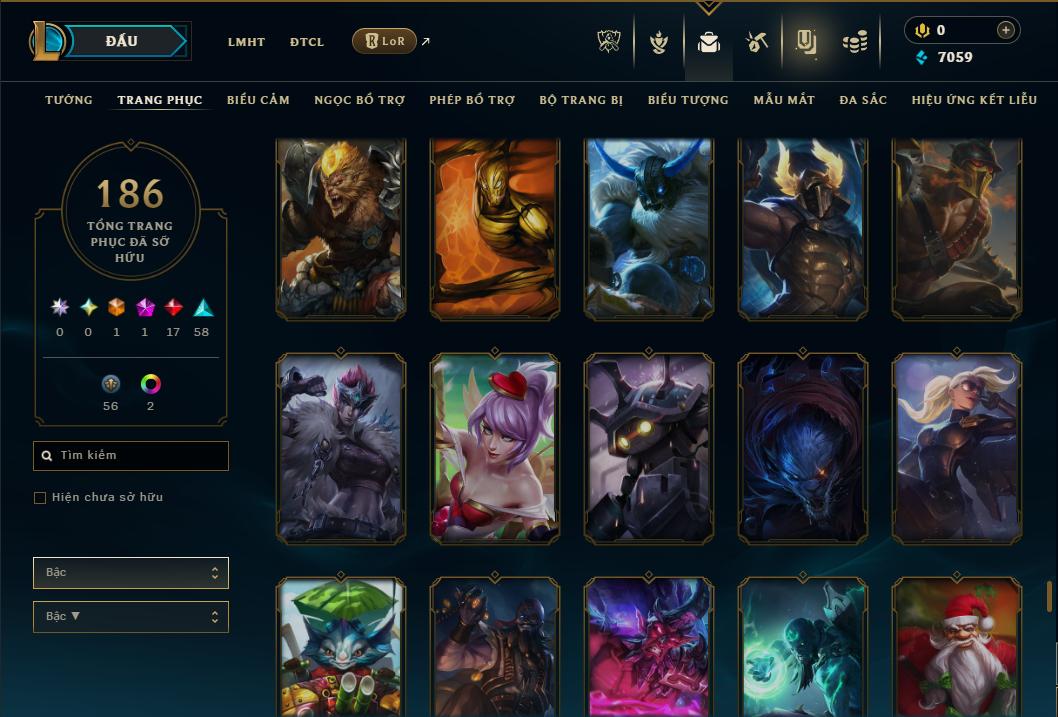Choose the purple-haired heart skin card
This screenshot has width=1058, height=717.
click(x=495, y=447)
